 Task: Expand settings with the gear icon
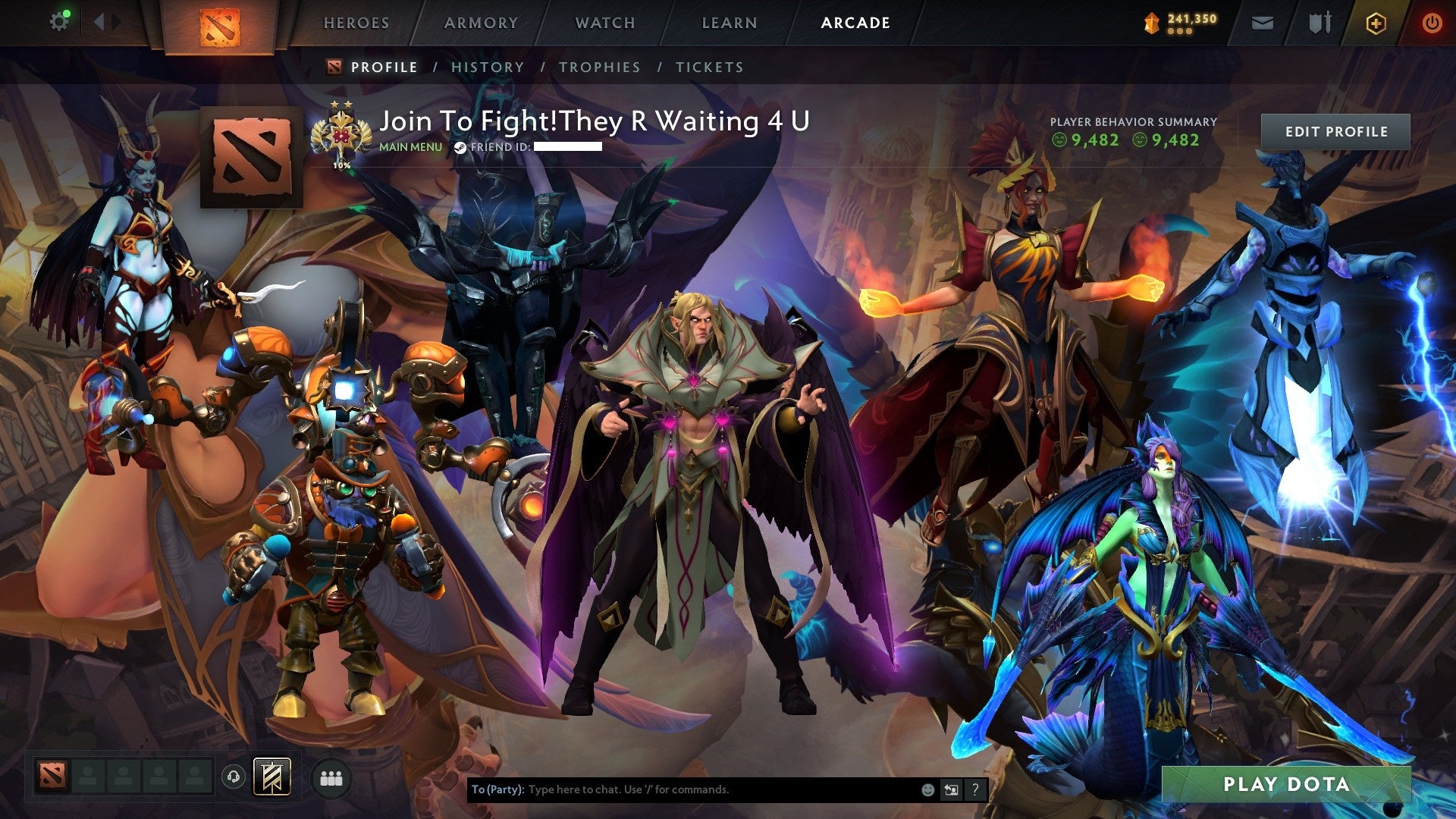pyautogui.click(x=60, y=20)
